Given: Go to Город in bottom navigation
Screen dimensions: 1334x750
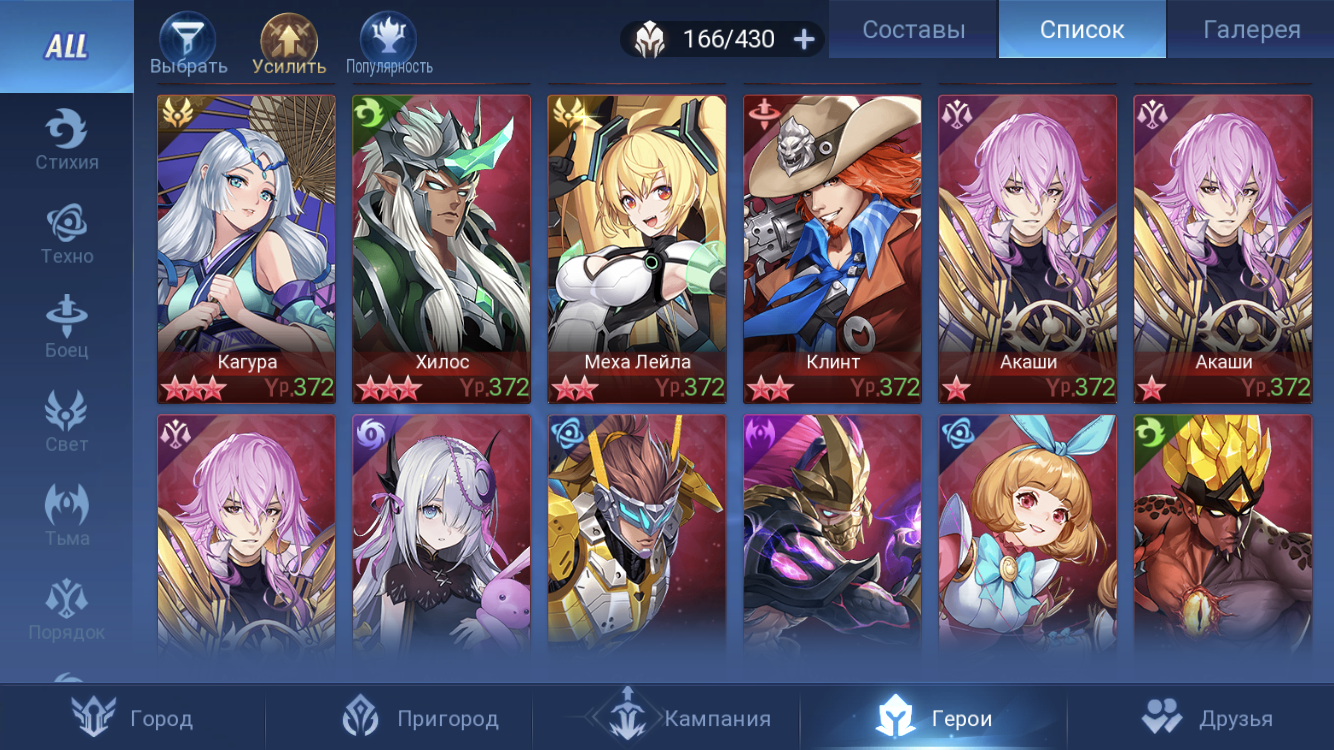Looking at the screenshot, I should 133,718.
